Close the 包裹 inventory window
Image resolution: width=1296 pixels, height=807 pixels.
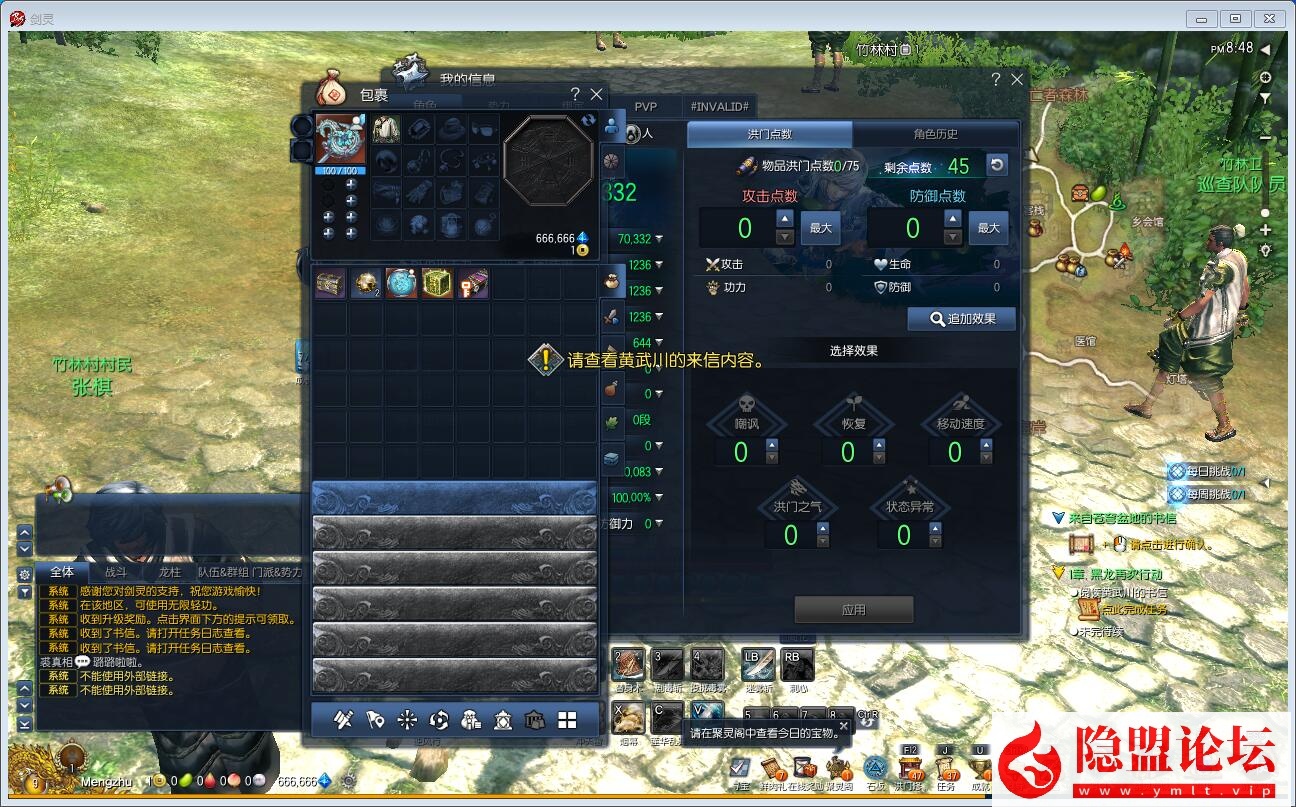pyautogui.click(x=597, y=94)
